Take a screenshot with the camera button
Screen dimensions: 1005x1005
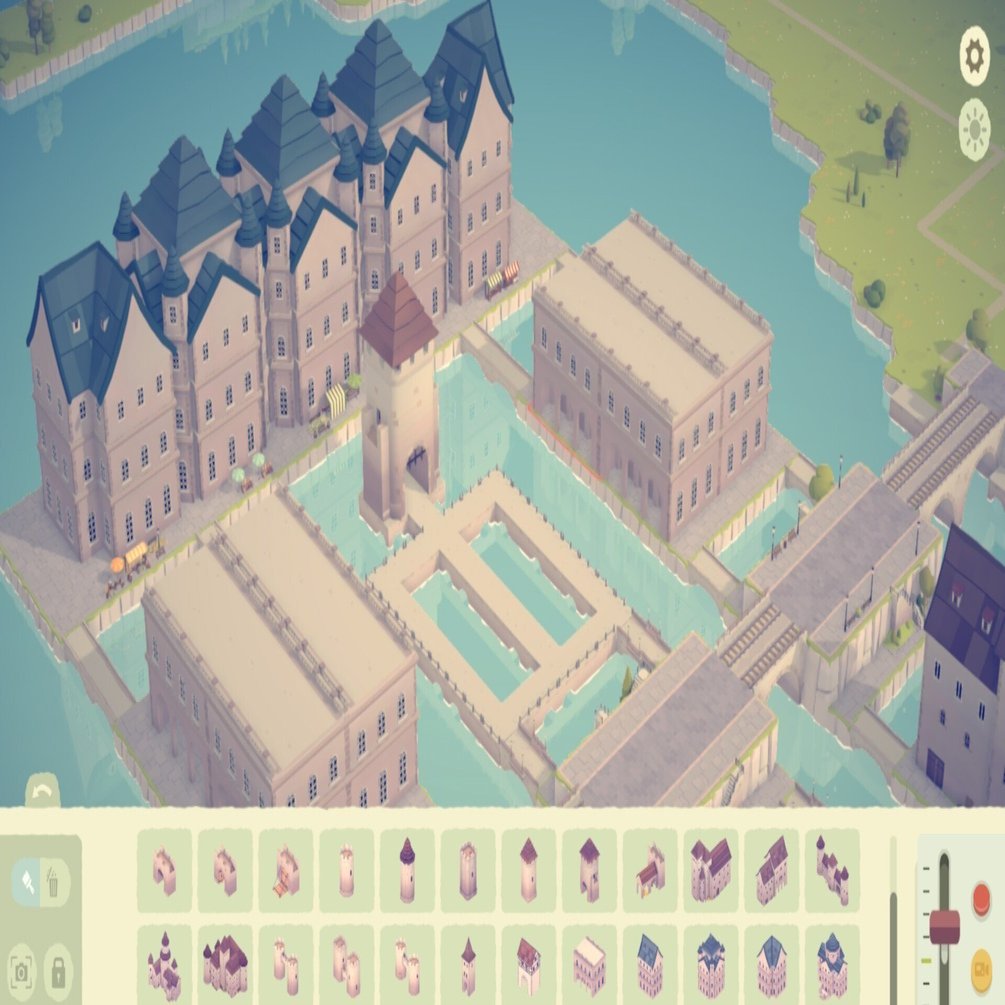click(x=22, y=969)
